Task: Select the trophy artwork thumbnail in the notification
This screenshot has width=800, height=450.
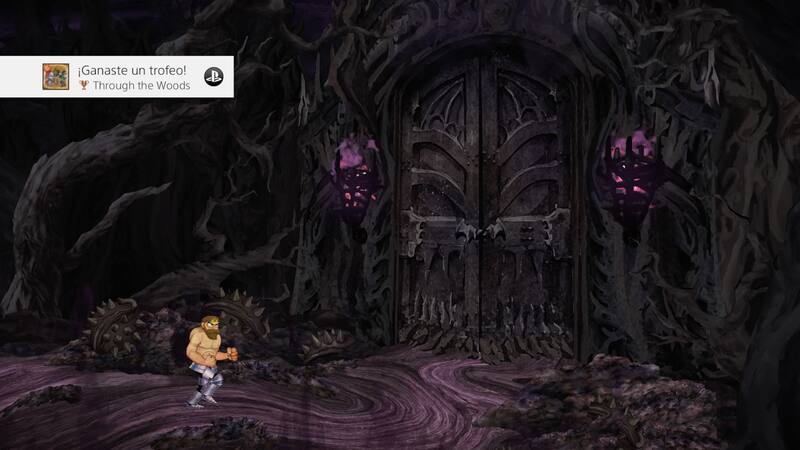Action: click(x=55, y=77)
